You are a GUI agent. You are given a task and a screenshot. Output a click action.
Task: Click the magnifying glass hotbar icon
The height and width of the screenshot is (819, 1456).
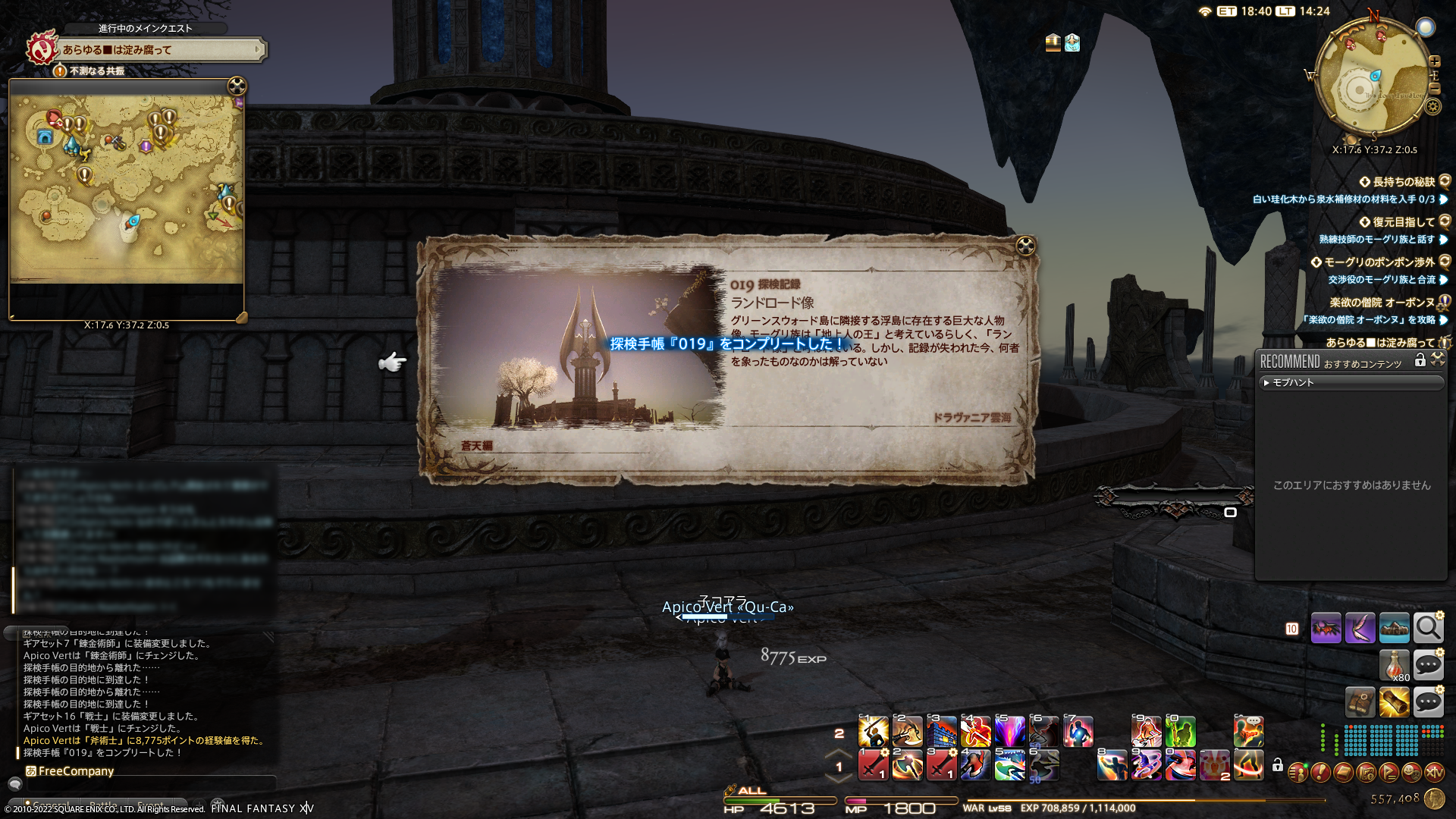click(x=1428, y=628)
